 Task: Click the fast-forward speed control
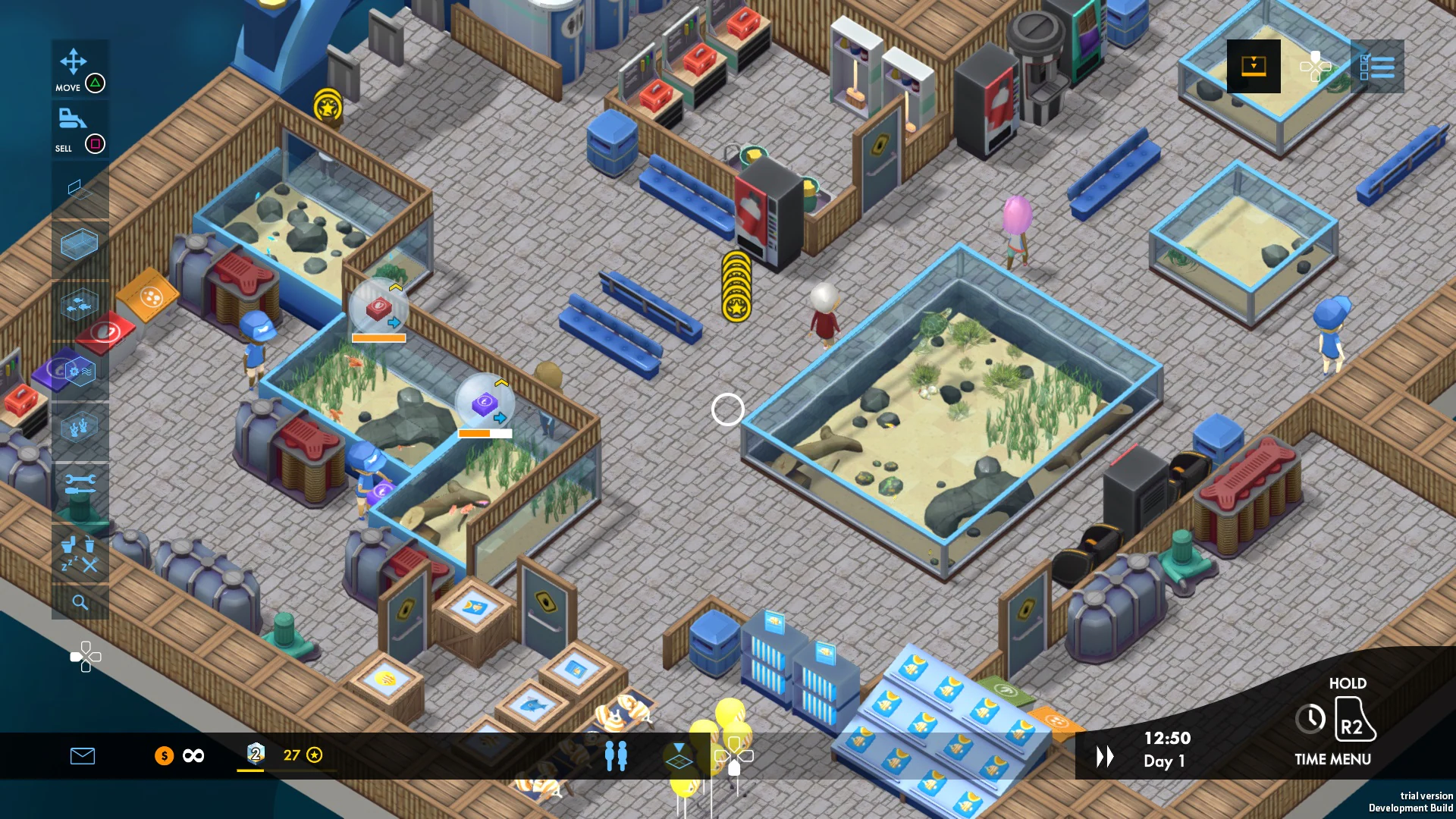coord(1104,755)
